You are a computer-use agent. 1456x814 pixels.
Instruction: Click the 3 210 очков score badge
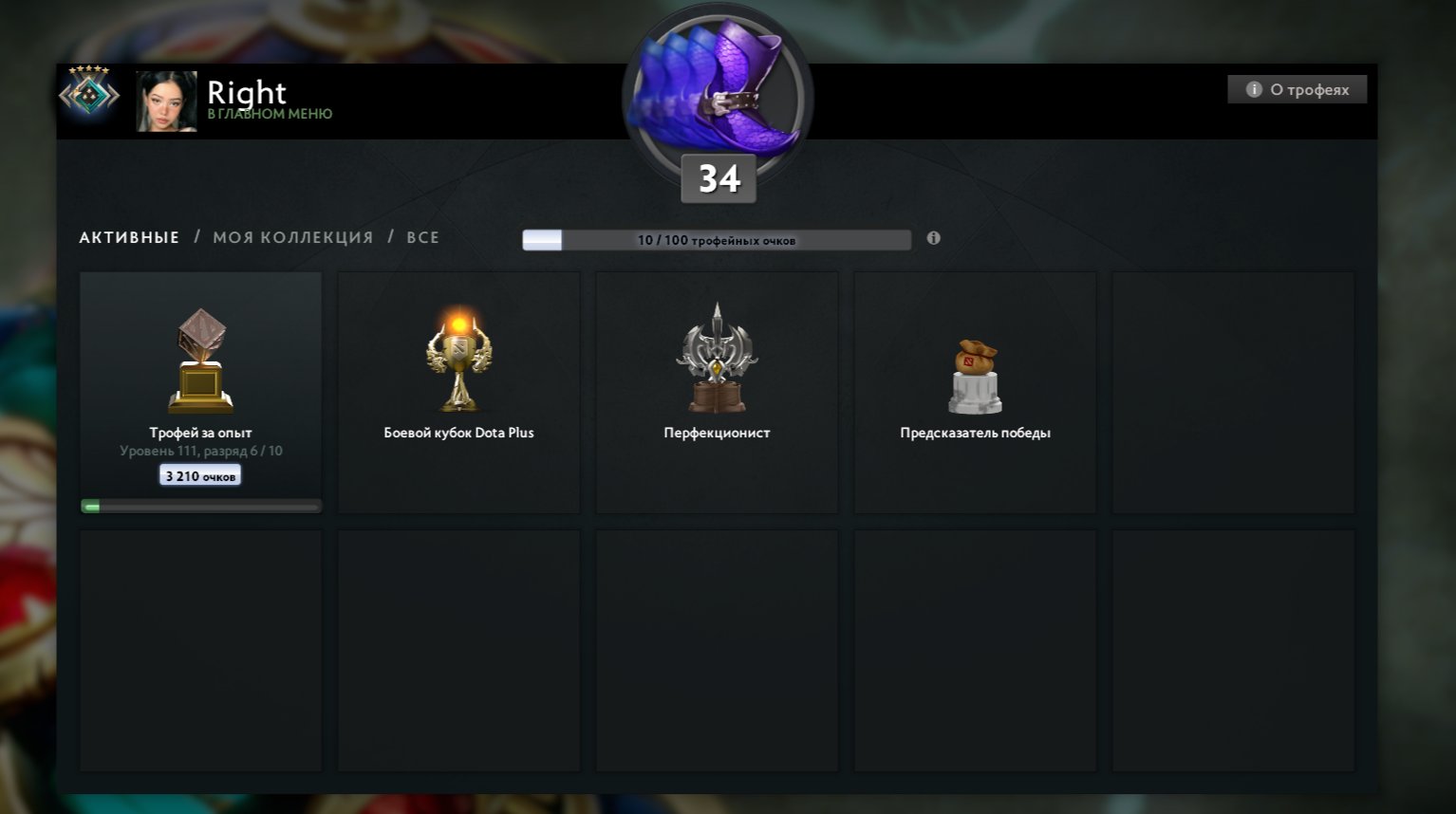(200, 474)
